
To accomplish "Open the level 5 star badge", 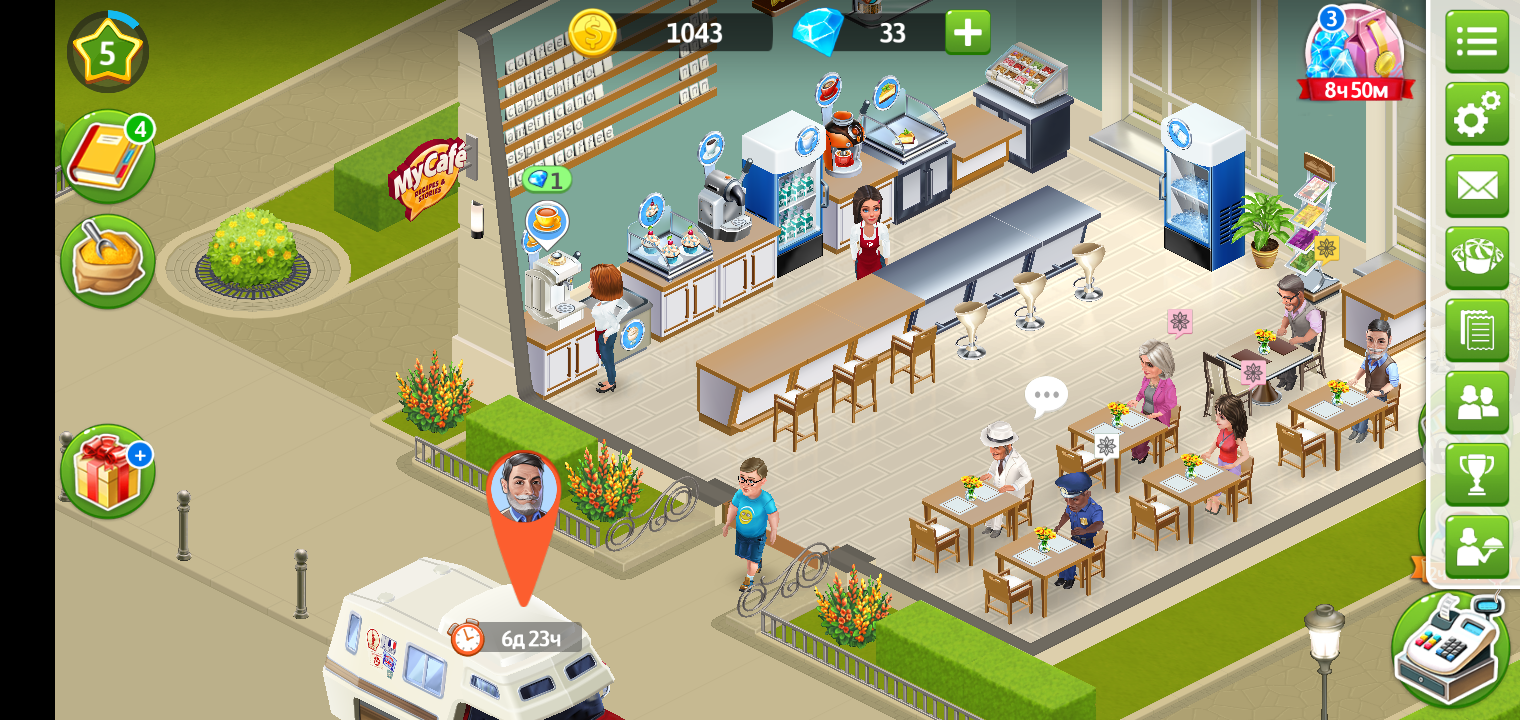I will (107, 52).
